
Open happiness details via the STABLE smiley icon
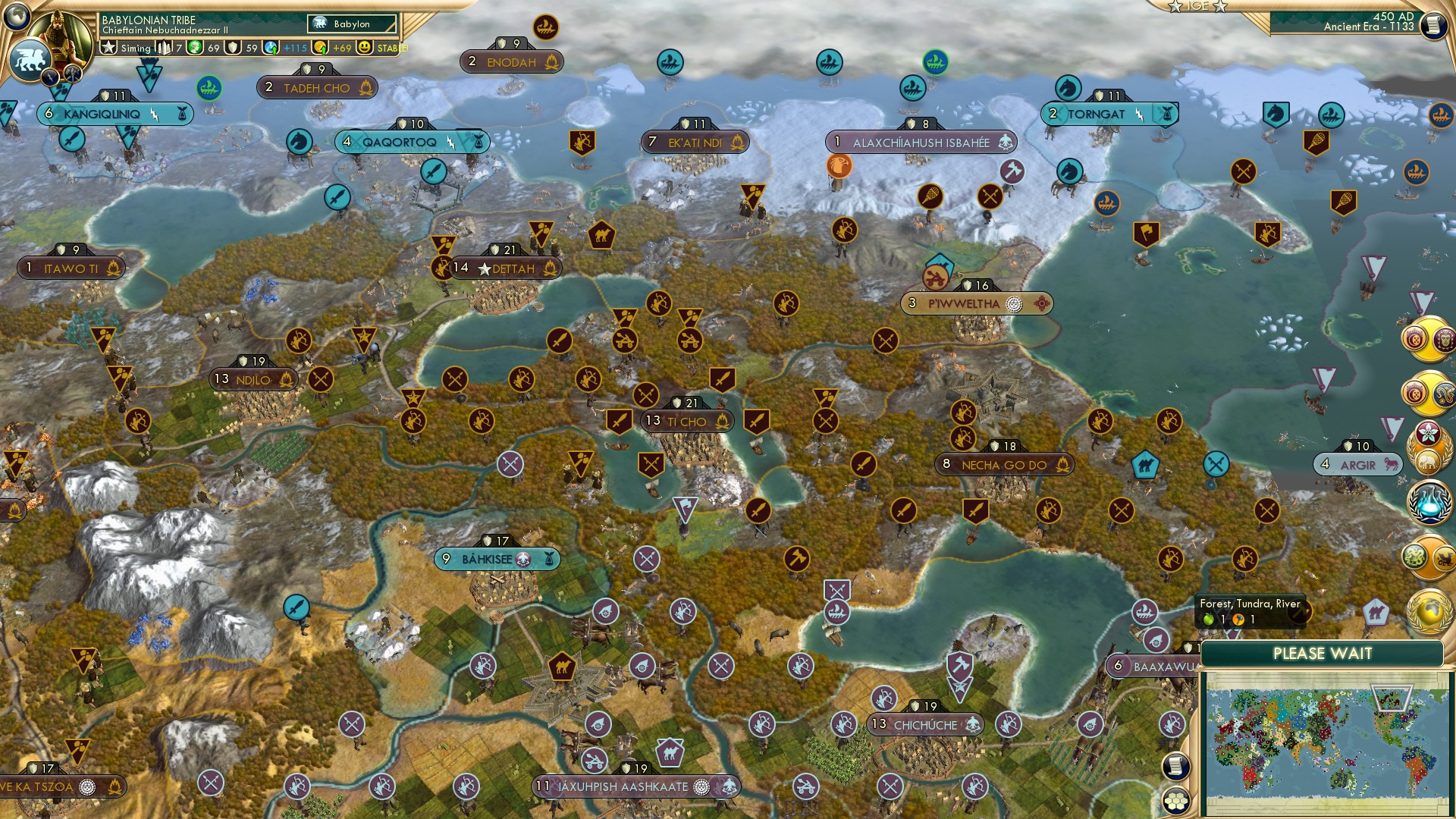click(363, 48)
